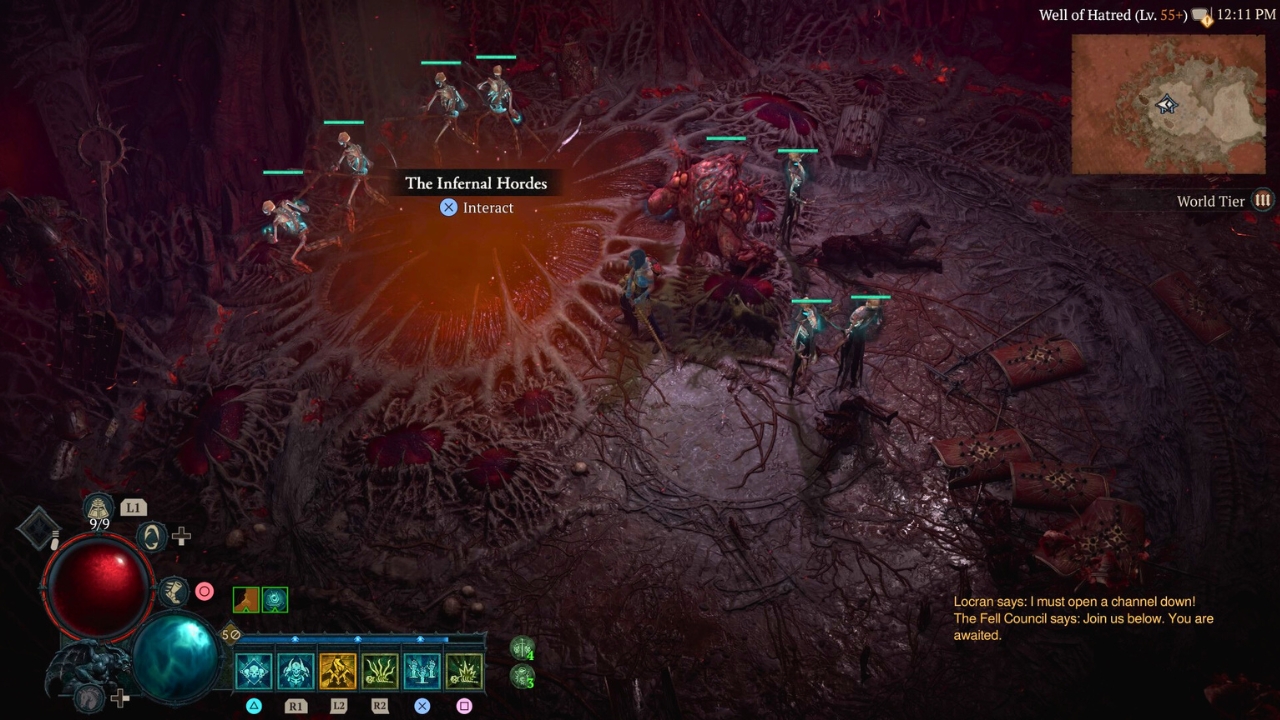The width and height of the screenshot is (1280, 720).
Task: Use the horned skull golem skill
Action: pos(296,671)
